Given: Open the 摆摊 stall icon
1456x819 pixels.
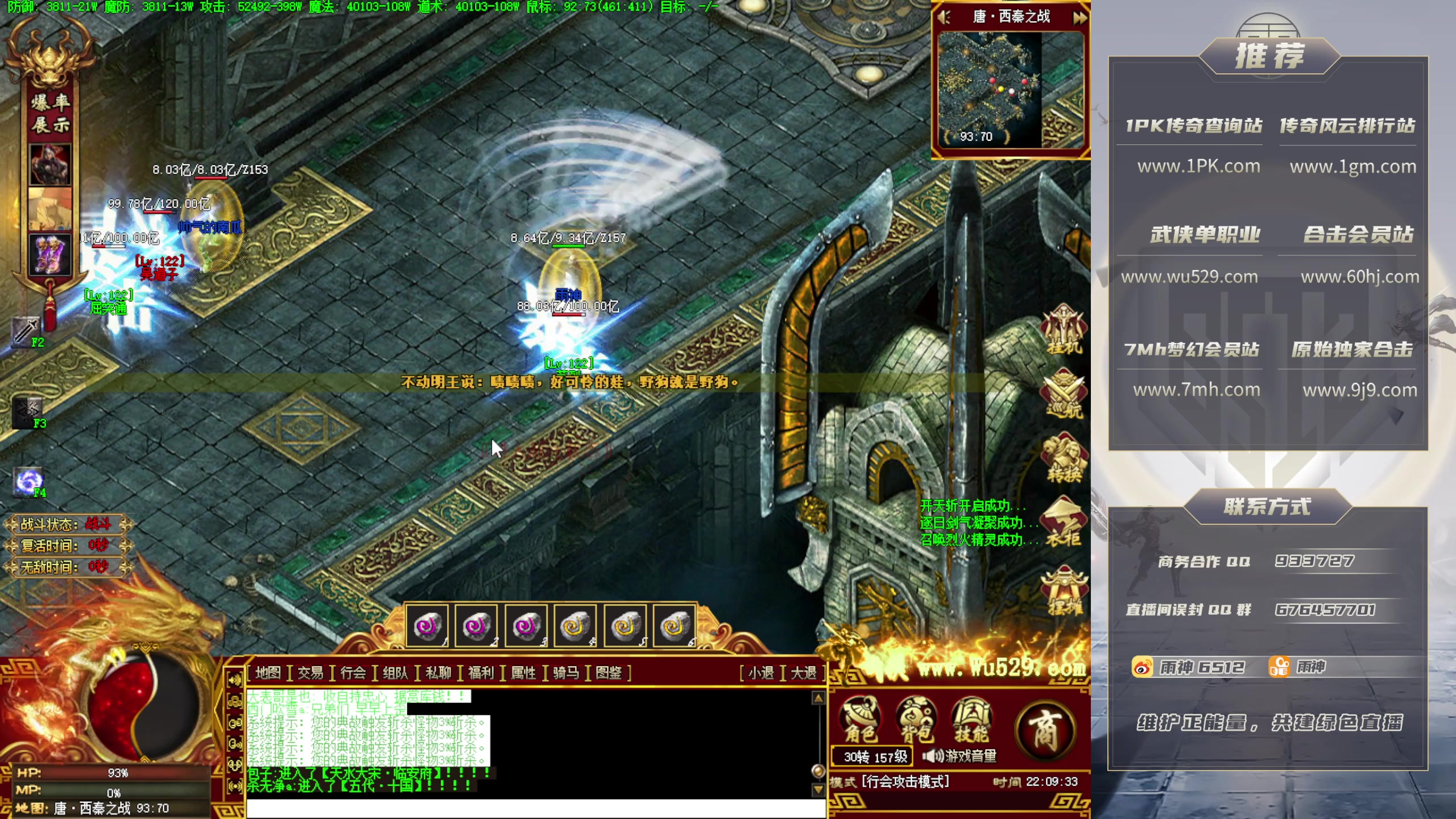Looking at the screenshot, I should [x=1064, y=591].
